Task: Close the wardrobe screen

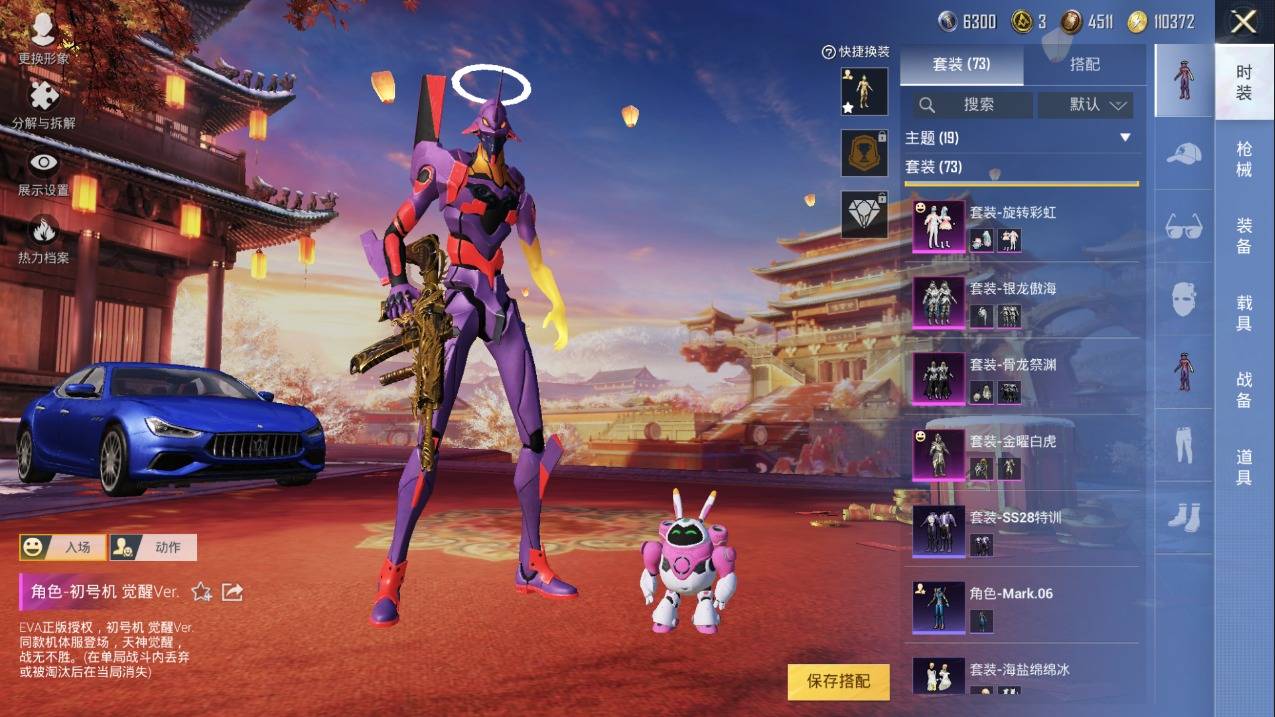Action: coord(1243,22)
